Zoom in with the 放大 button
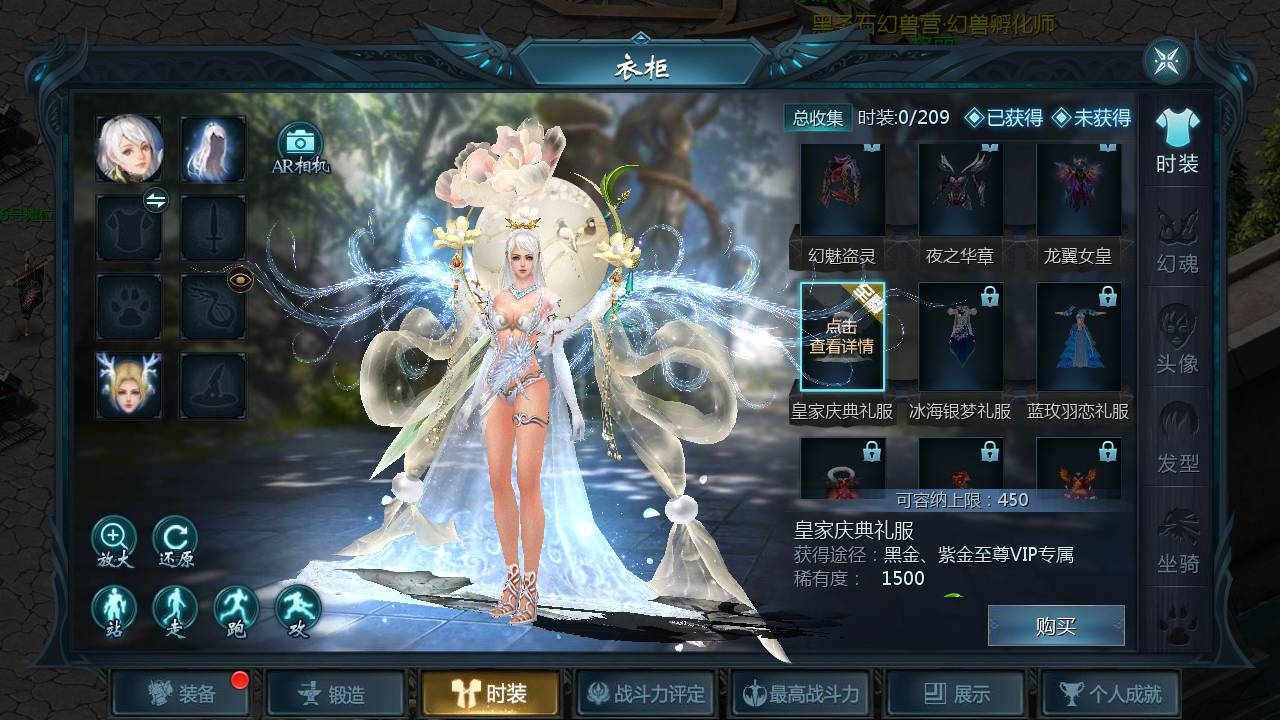1280x720 pixels. pos(114,540)
